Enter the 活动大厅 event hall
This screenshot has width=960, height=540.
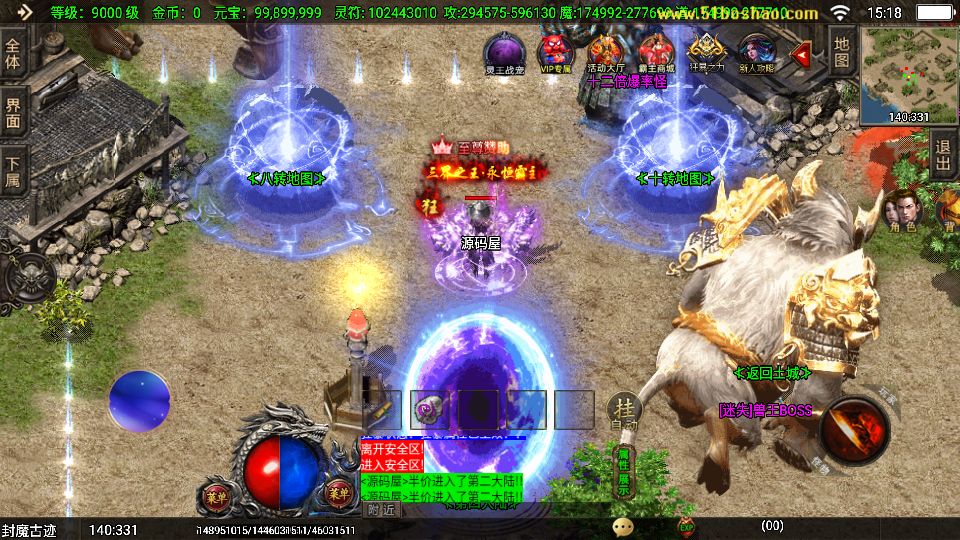pyautogui.click(x=606, y=52)
